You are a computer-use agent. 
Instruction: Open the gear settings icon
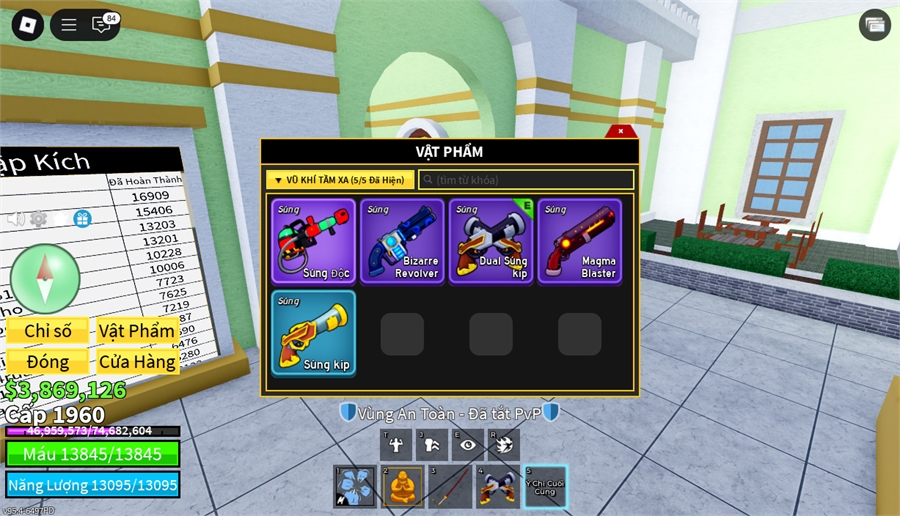click(39, 219)
